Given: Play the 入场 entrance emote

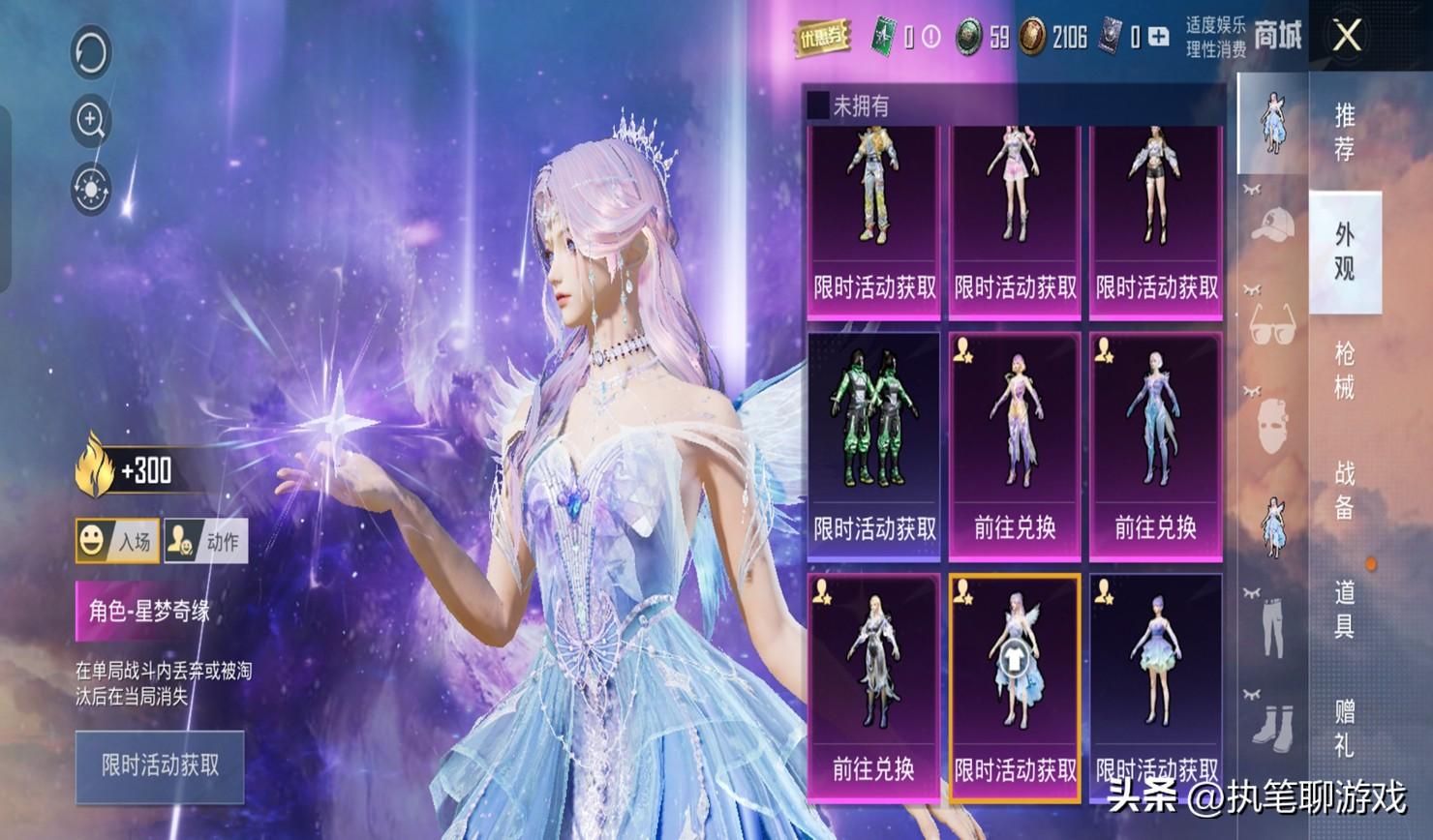Looking at the screenshot, I should 117,541.
